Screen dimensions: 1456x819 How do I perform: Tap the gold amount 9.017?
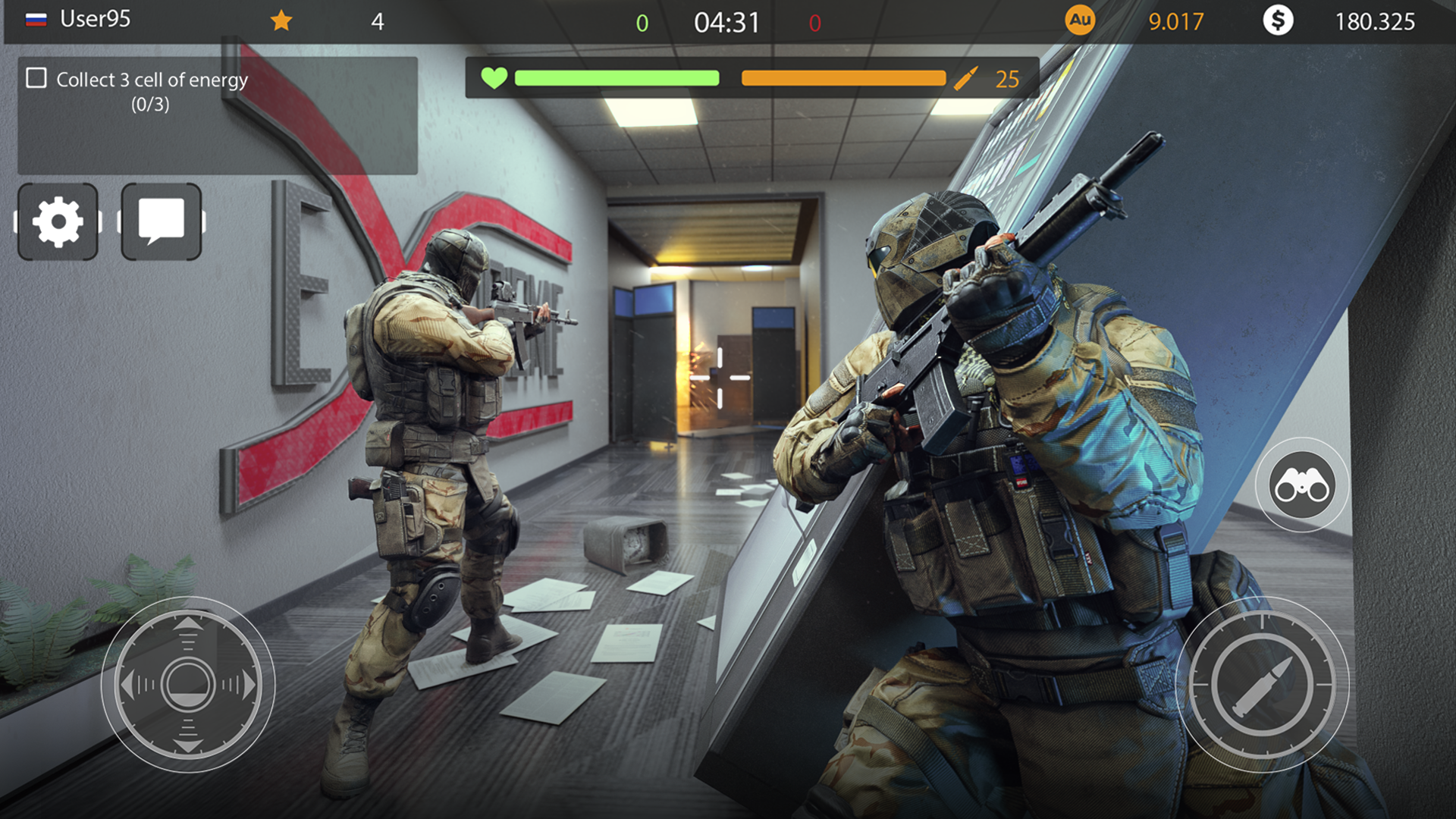[1175, 20]
